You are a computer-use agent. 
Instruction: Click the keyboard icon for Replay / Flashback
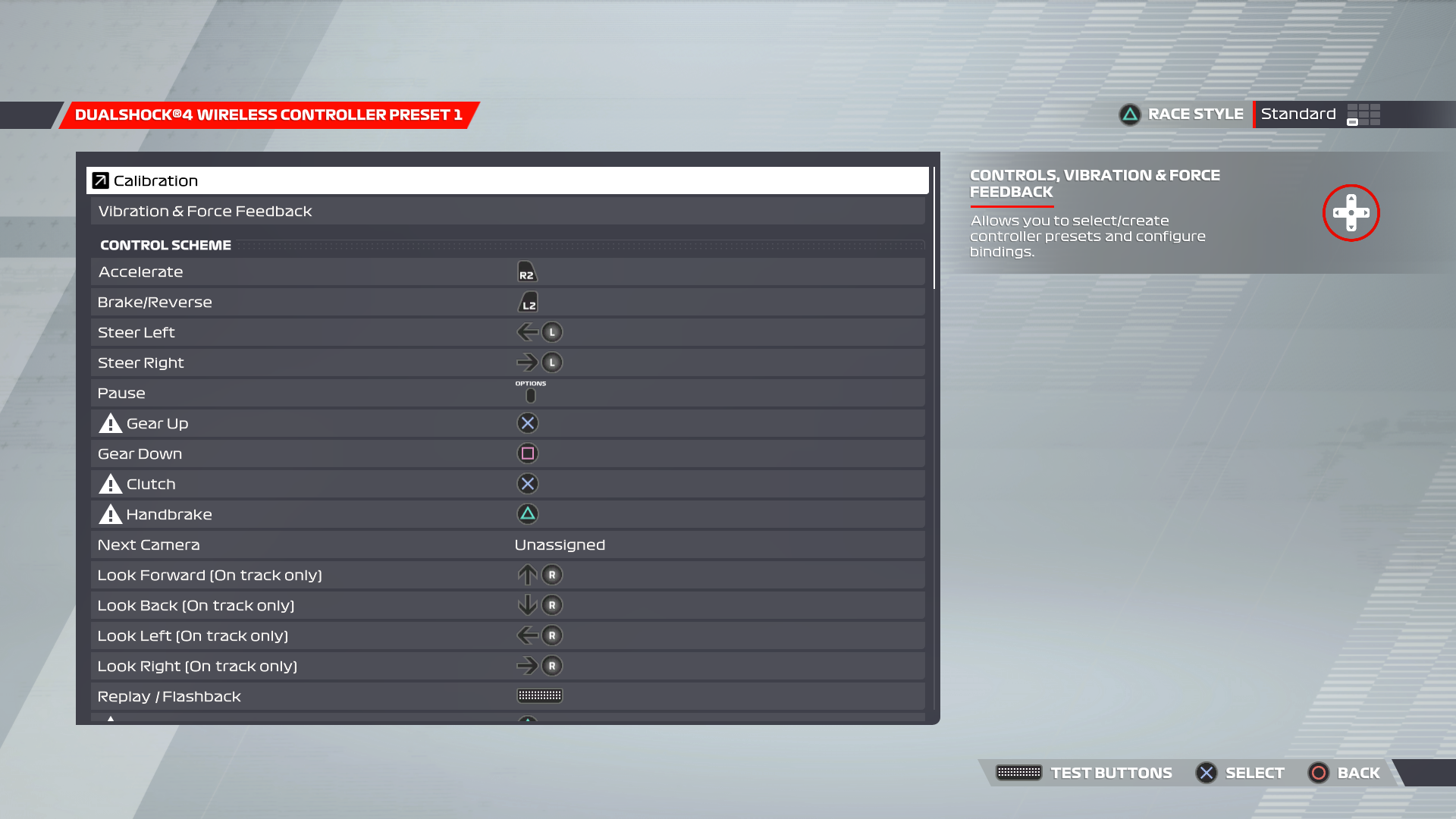click(x=539, y=695)
